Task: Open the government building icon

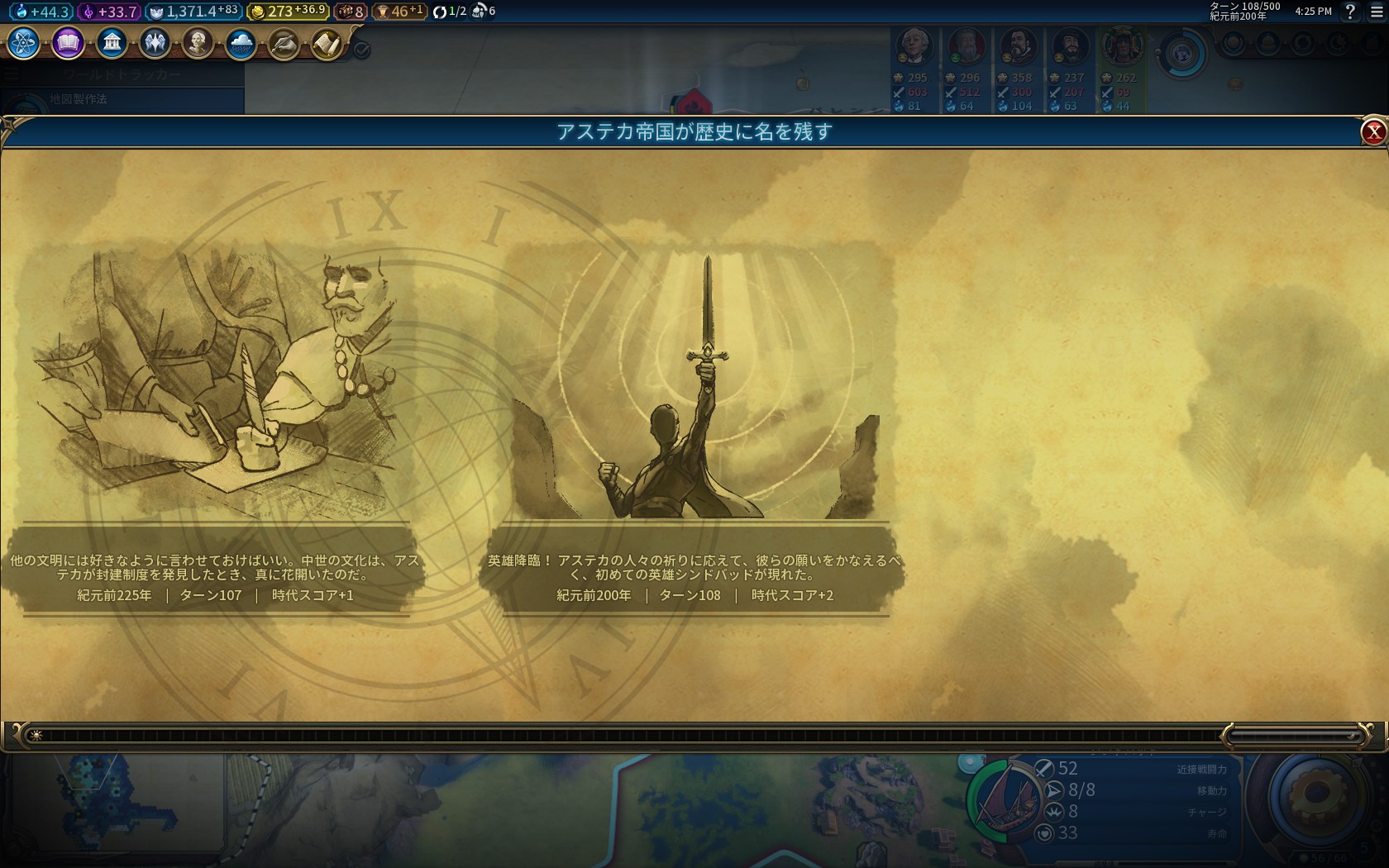Action: pos(112,43)
